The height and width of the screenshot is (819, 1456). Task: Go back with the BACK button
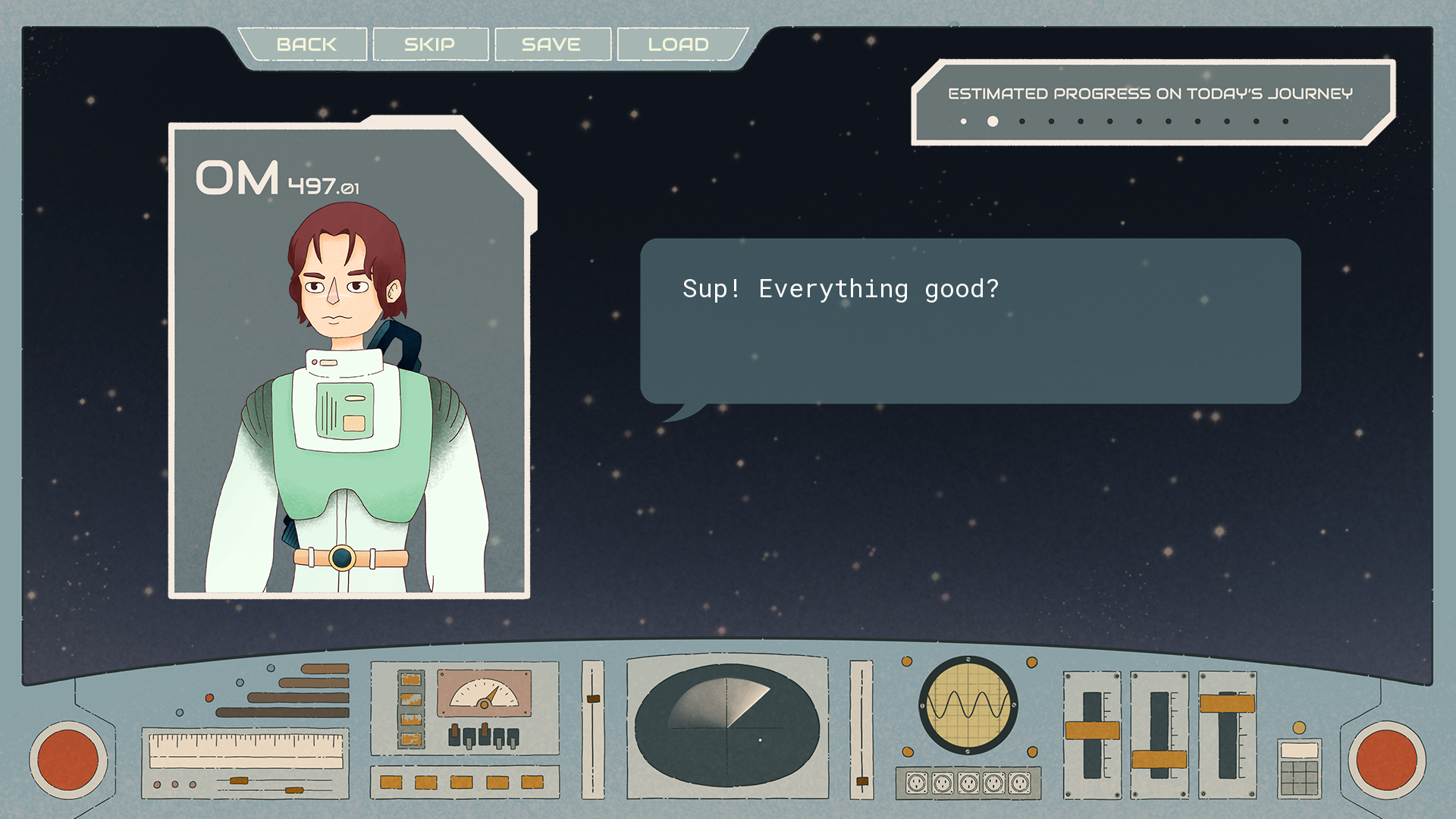point(306,45)
